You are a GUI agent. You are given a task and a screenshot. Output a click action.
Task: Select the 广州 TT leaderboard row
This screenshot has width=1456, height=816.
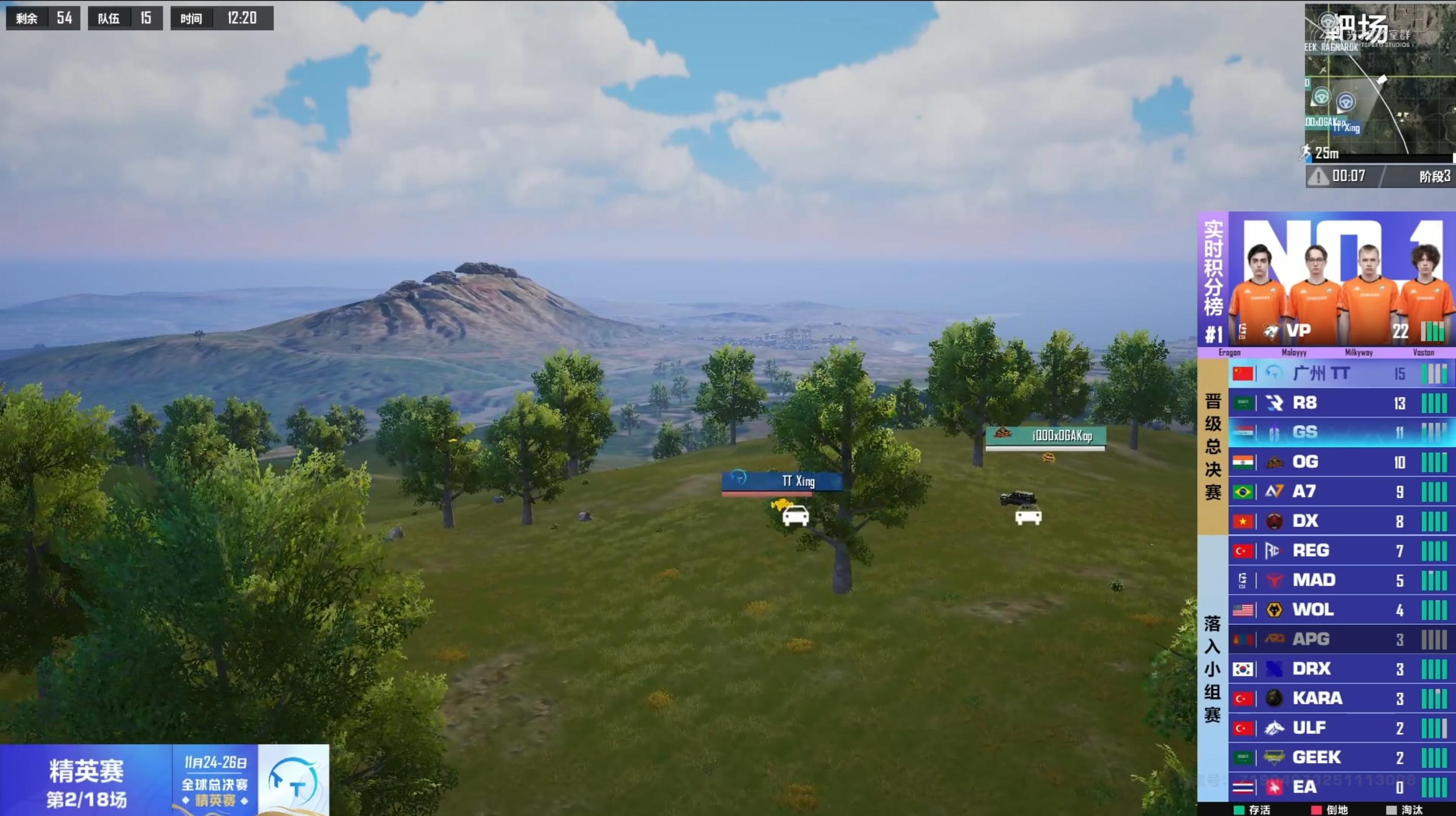point(1340,374)
